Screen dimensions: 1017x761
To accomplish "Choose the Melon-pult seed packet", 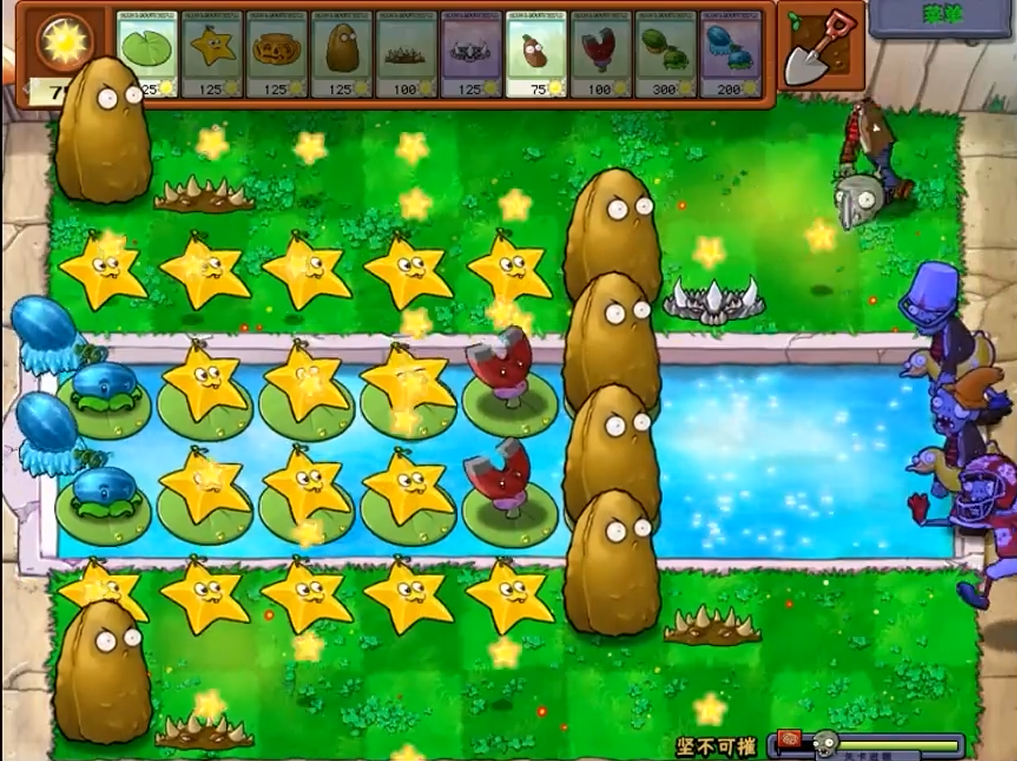I will pos(666,53).
